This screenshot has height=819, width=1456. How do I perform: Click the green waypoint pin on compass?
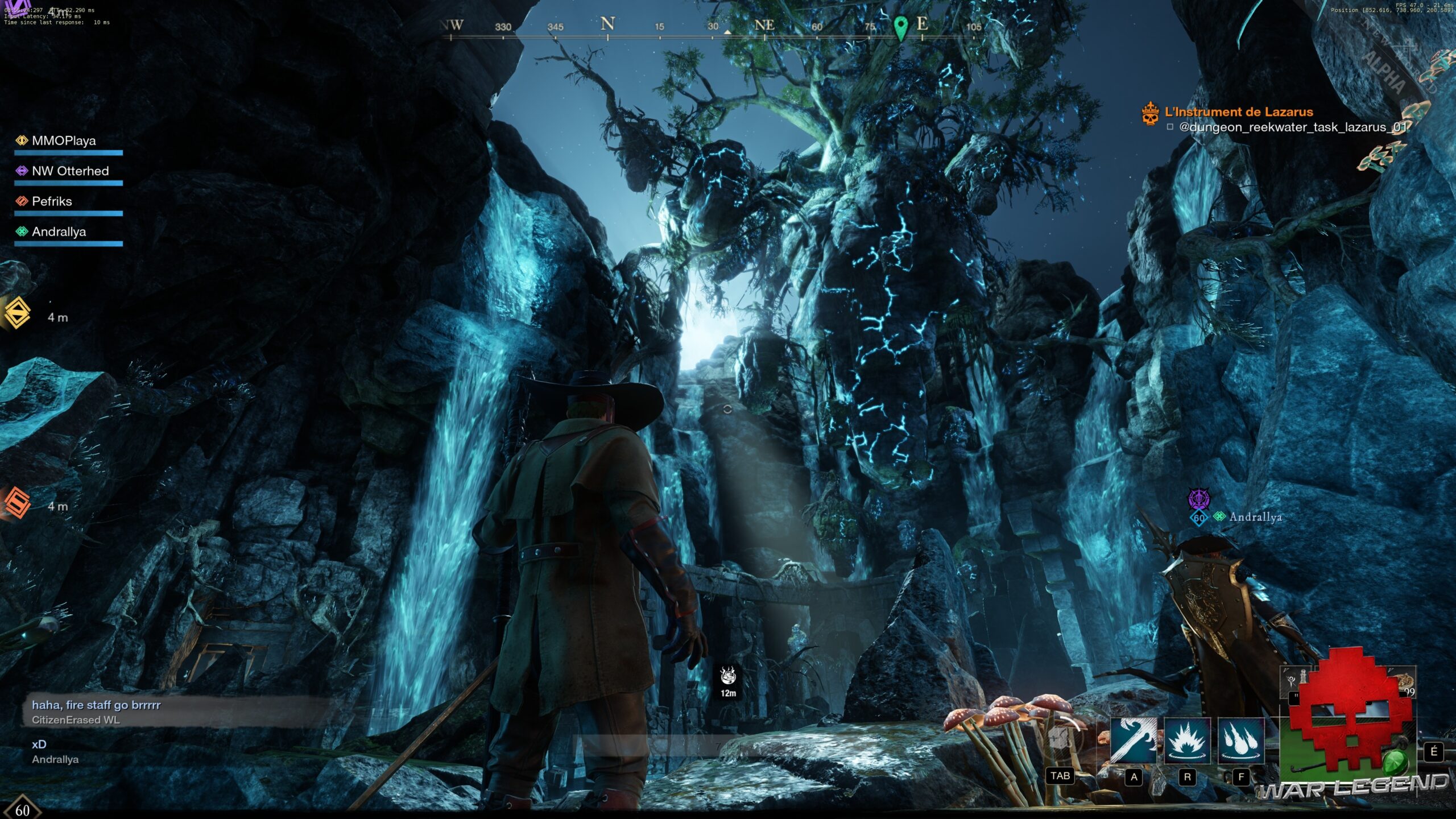coord(900,27)
